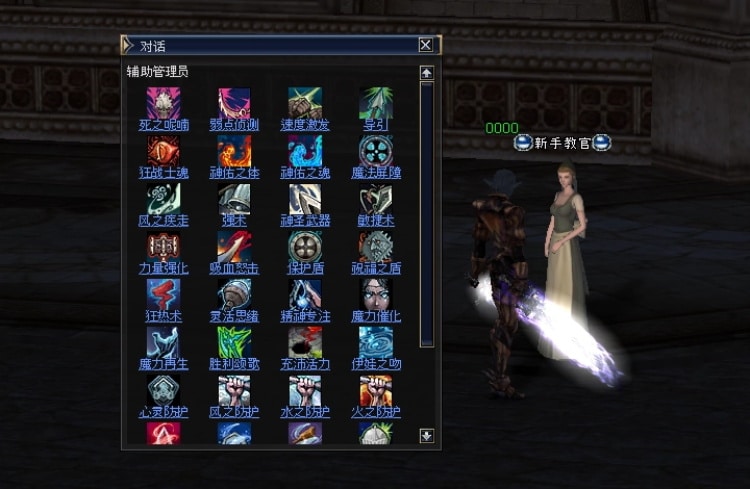The height and width of the screenshot is (489, 750).
Task: Request the 魔力催化 buff
Action: click(x=376, y=316)
